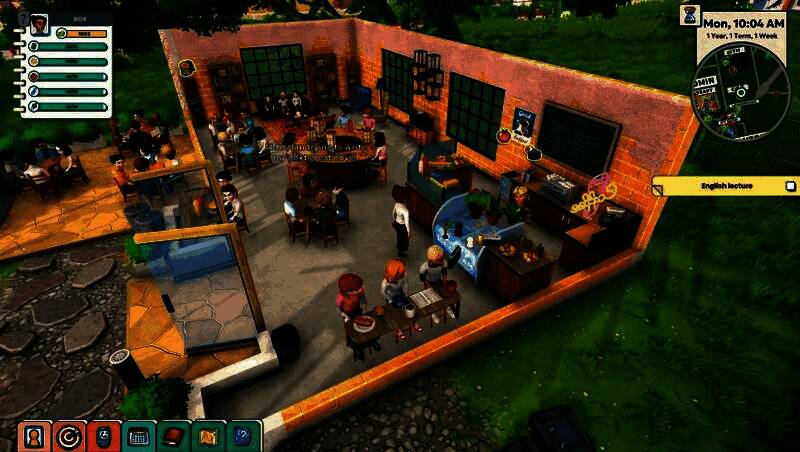Open the folded map button
800x452 pixels.
click(x=210, y=436)
